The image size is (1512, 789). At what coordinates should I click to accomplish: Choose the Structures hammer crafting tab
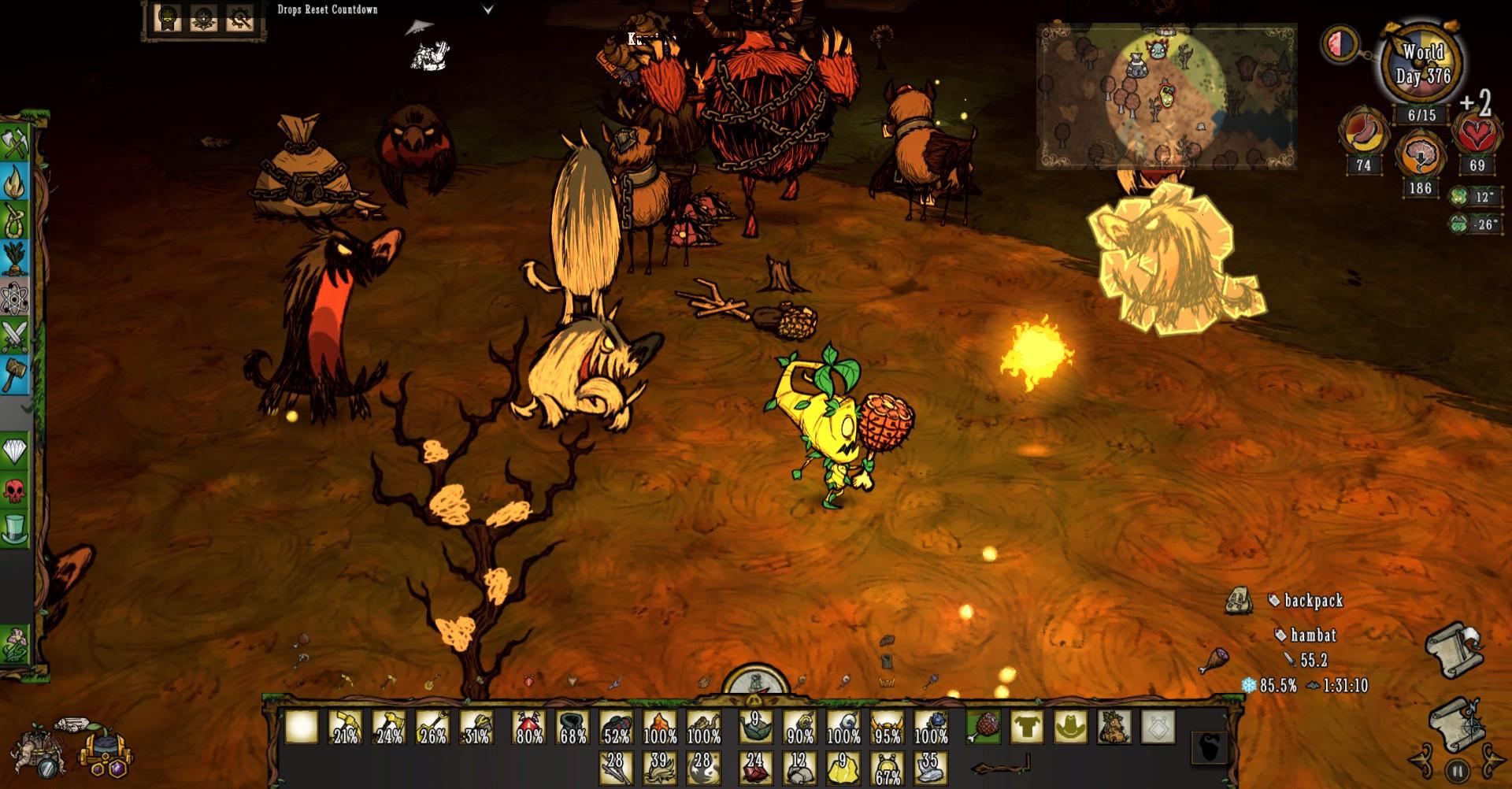[15, 375]
